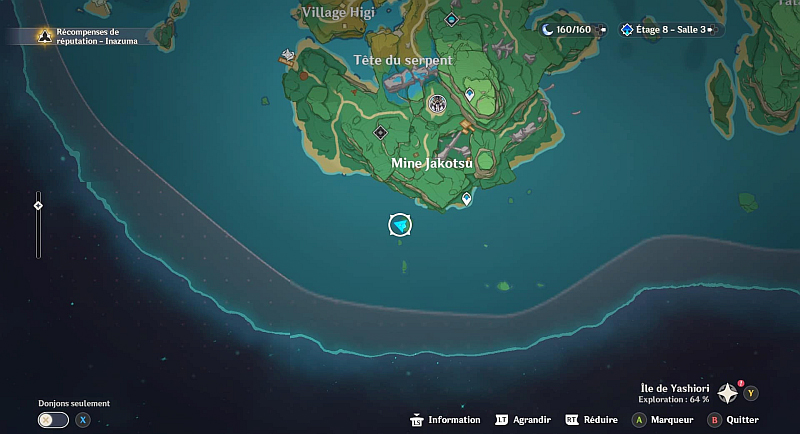Open the Étage 8 – Salle 3 abyss tracker
Screen dimensions: 800x434
(x=670, y=30)
